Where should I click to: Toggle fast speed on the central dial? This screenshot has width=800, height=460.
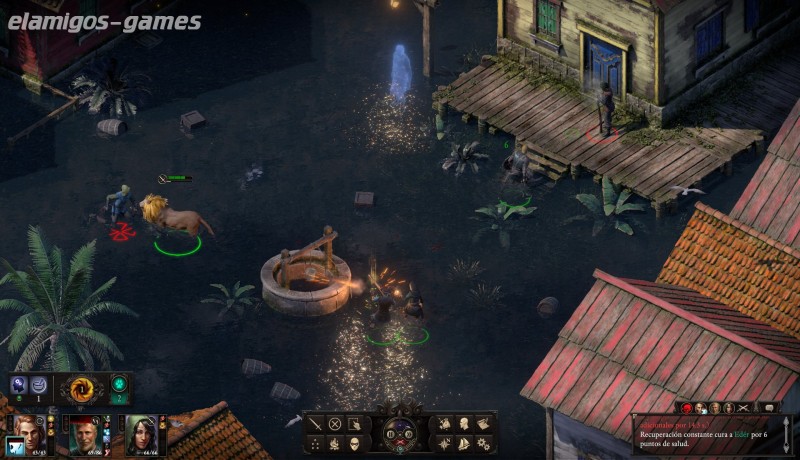(409, 433)
